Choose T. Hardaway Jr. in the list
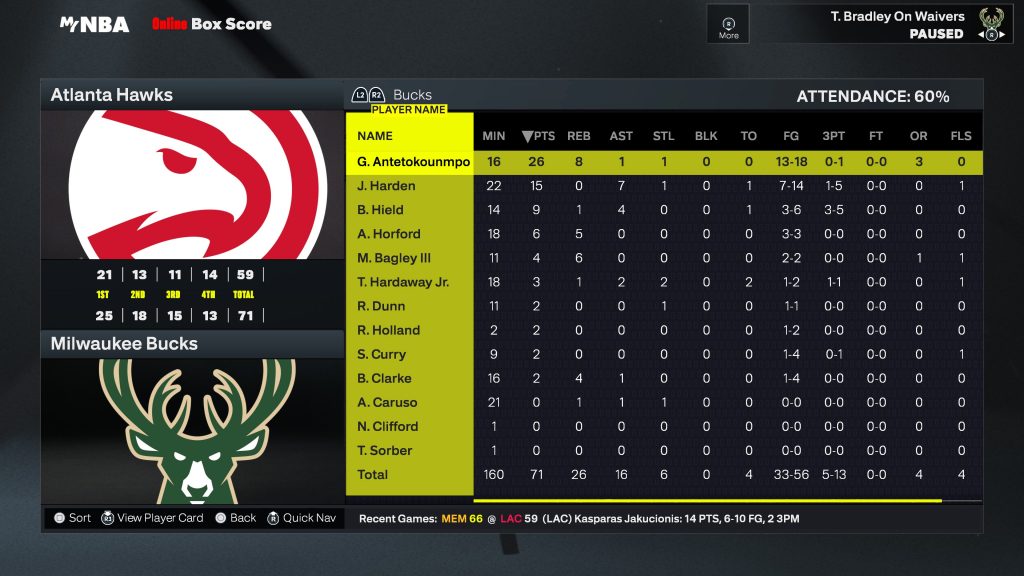 (x=403, y=282)
